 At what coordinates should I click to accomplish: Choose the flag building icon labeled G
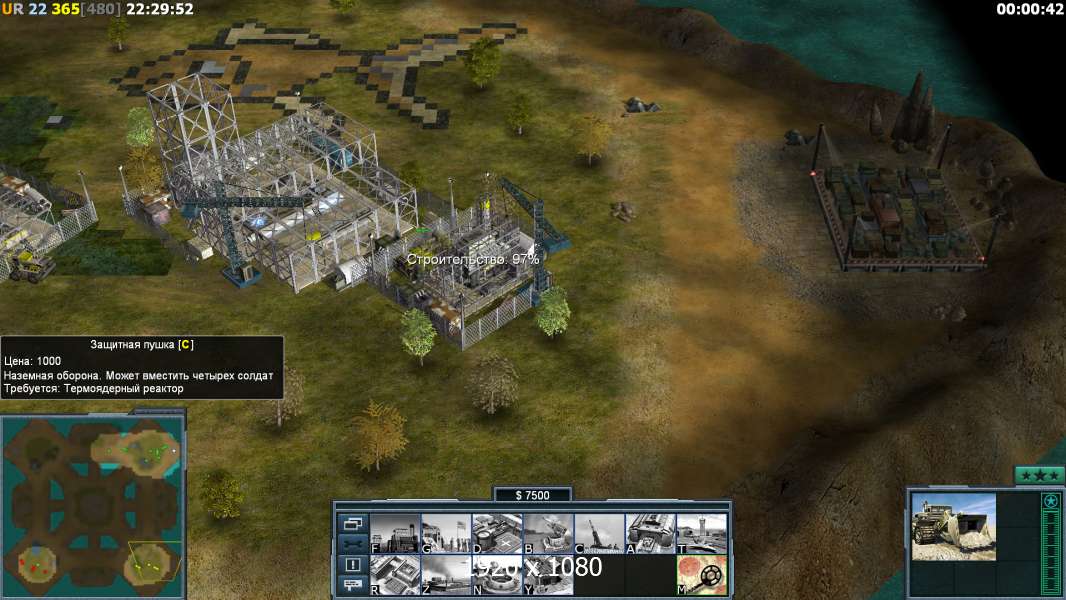[446, 534]
